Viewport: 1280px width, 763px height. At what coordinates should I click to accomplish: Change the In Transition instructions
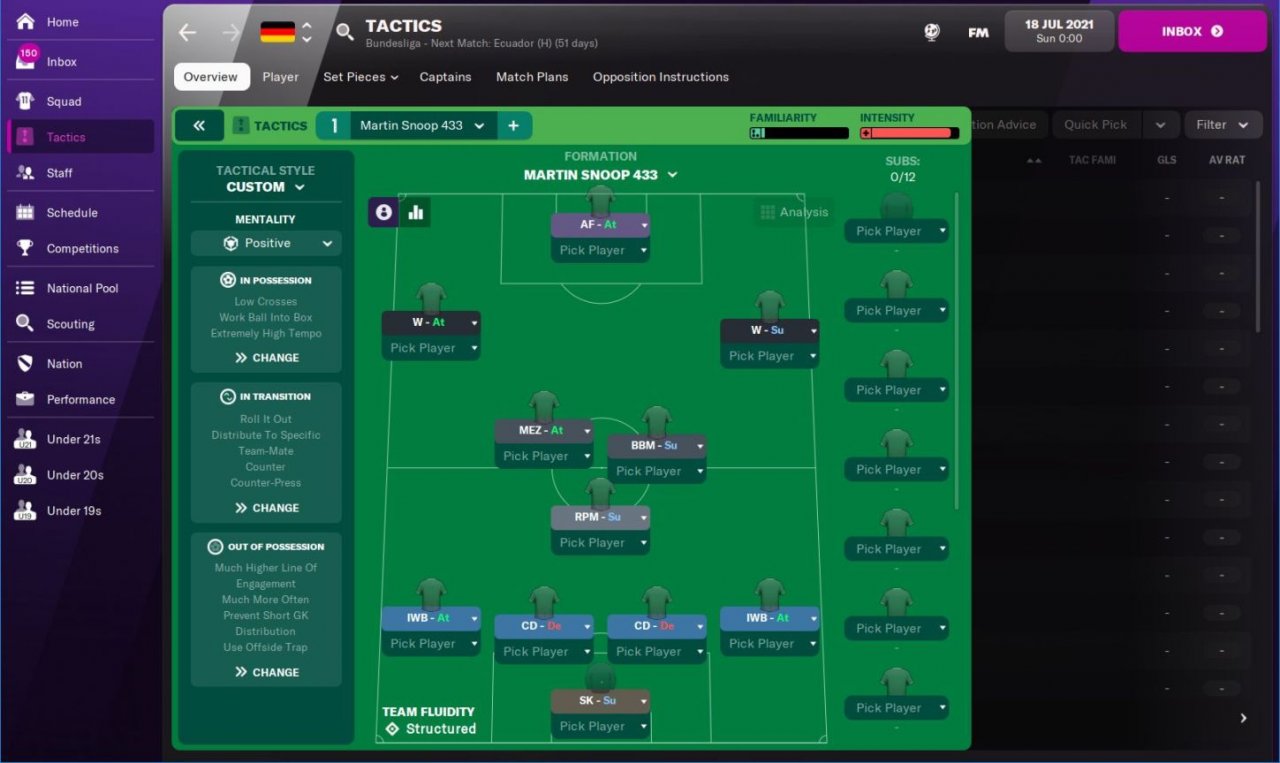click(x=266, y=507)
